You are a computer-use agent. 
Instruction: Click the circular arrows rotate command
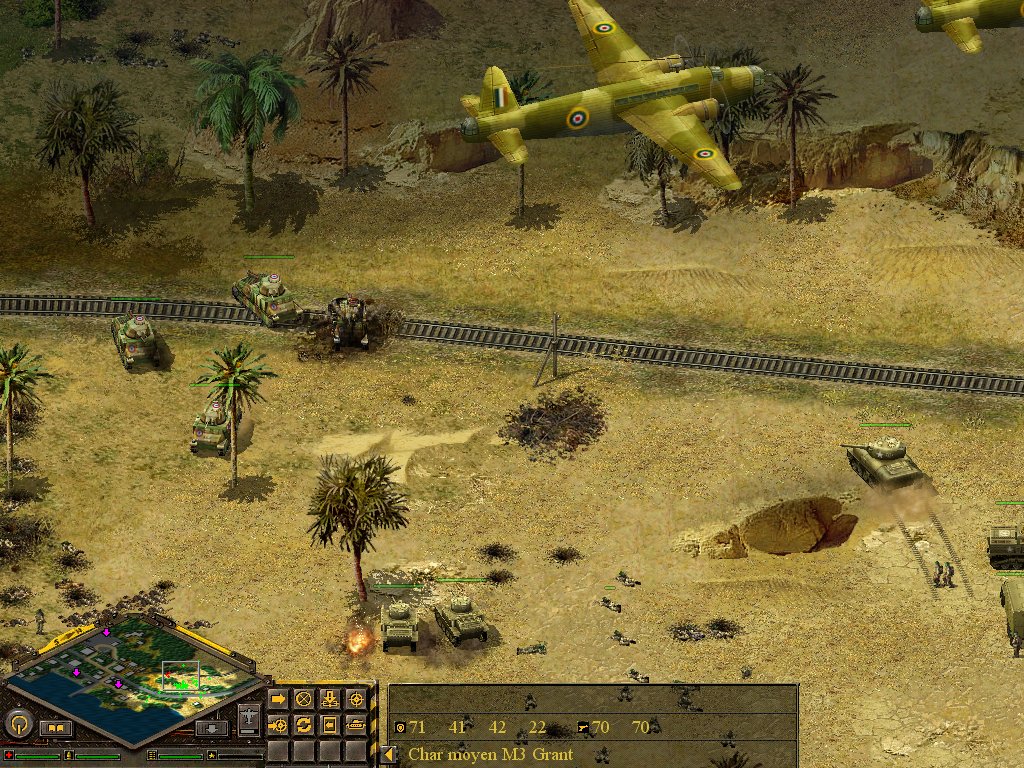pos(304,724)
